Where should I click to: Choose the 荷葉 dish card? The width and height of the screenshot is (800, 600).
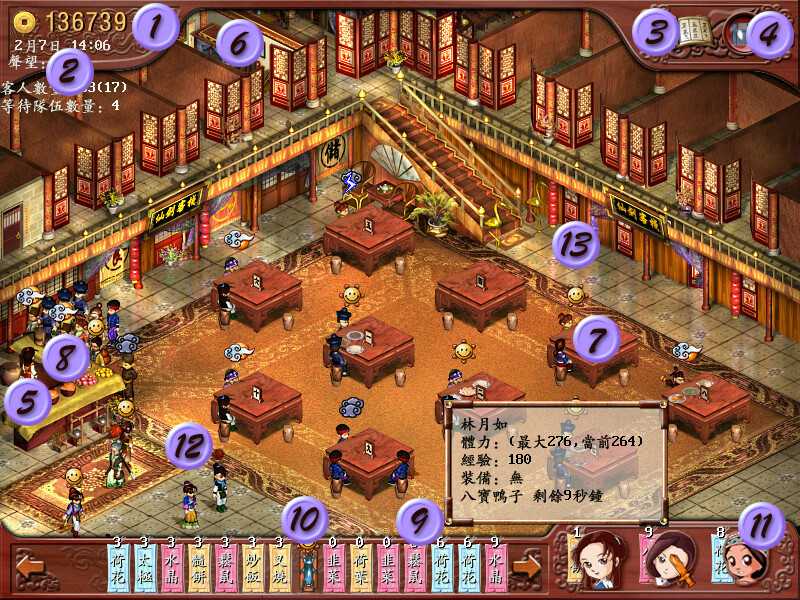tap(361, 568)
